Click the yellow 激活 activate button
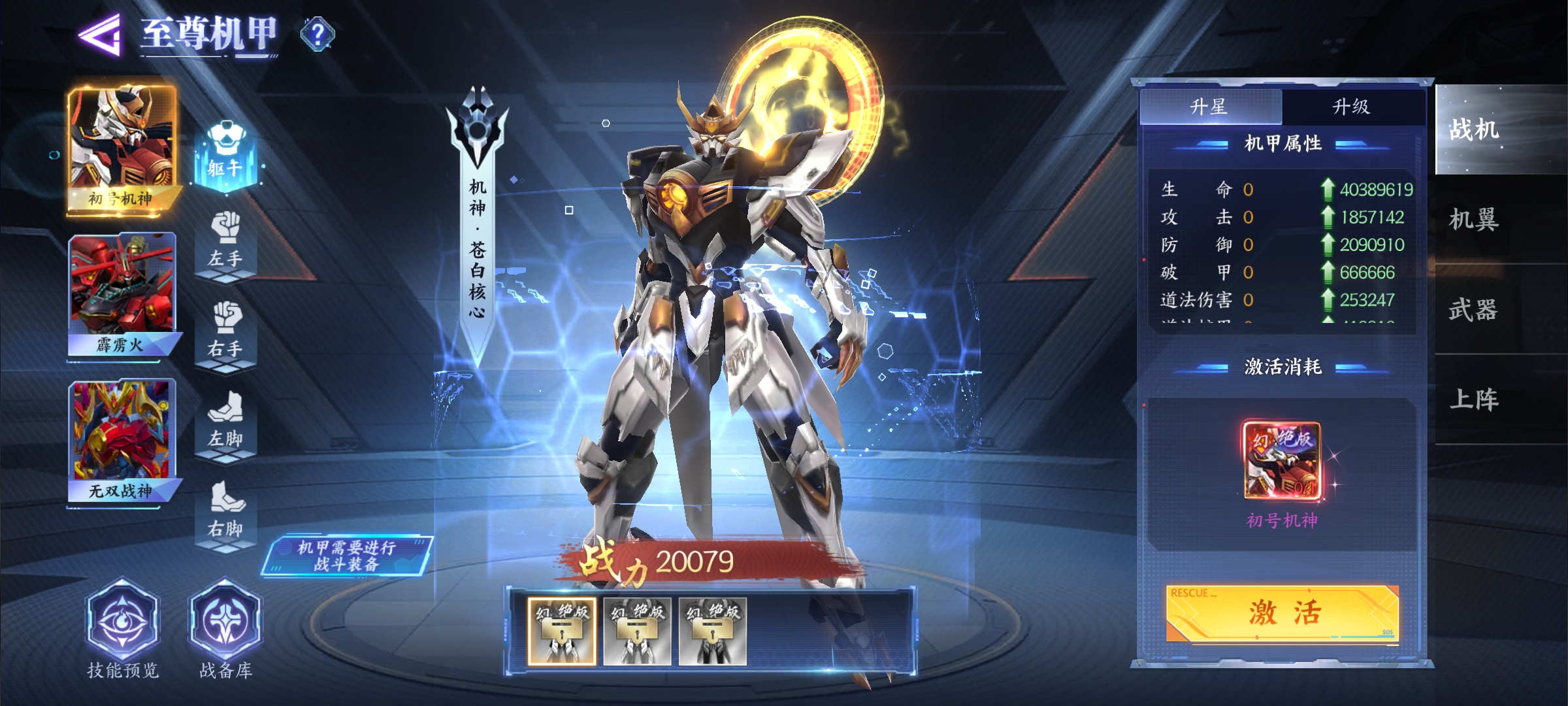The width and height of the screenshot is (1568, 706). click(1282, 613)
